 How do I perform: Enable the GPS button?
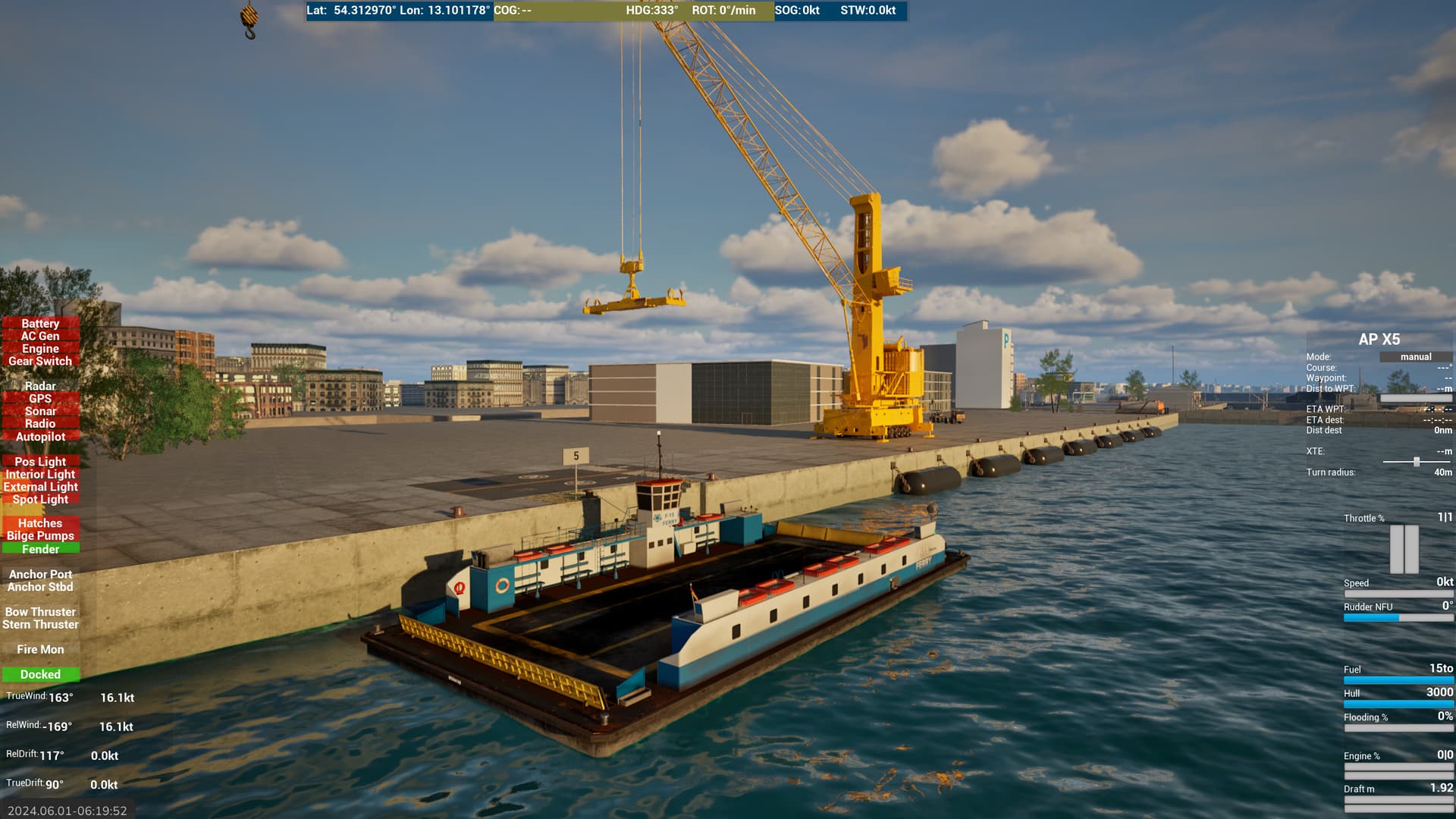click(40, 399)
